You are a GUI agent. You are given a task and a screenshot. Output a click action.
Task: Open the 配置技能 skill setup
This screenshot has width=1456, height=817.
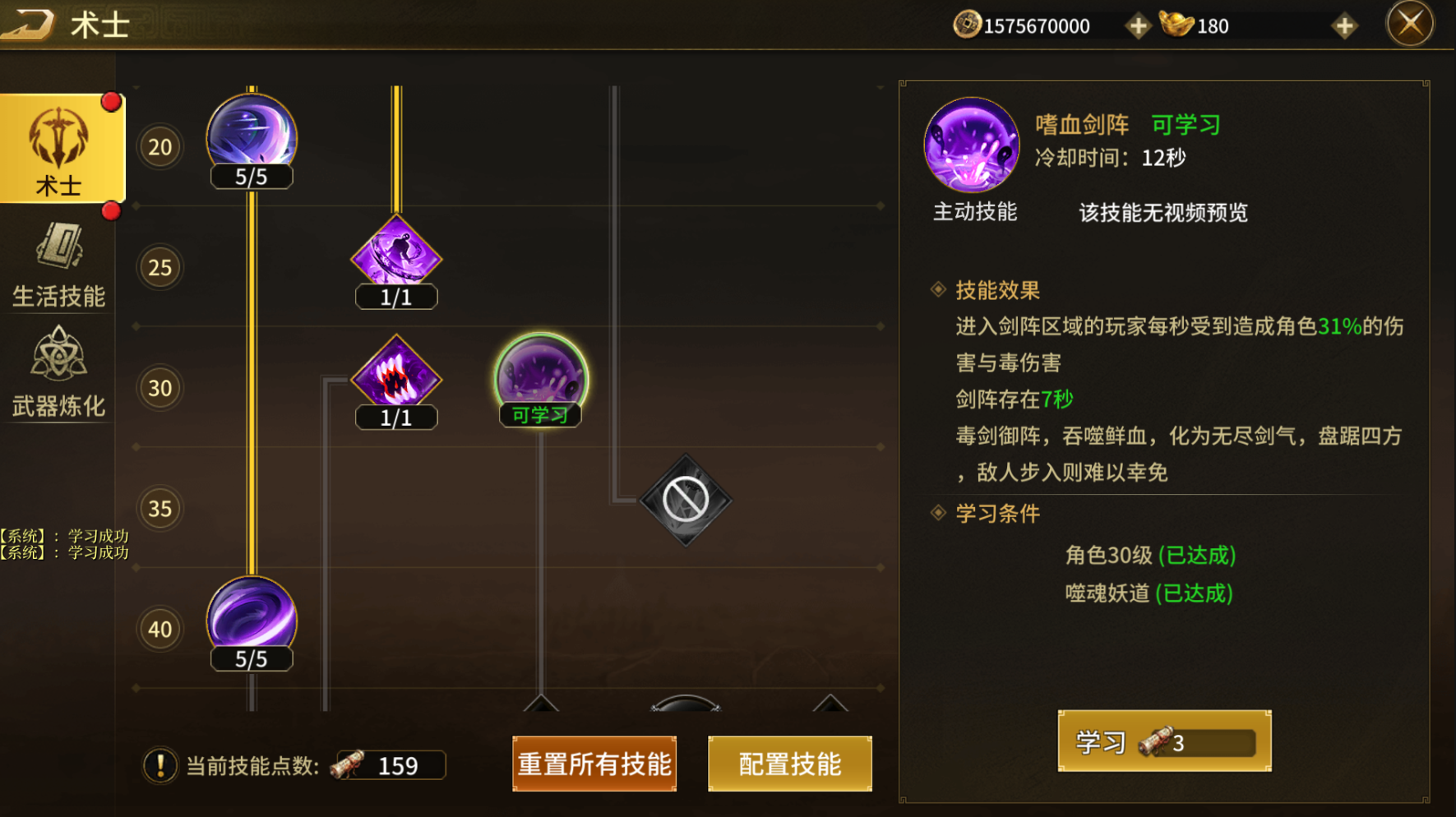pos(789,764)
